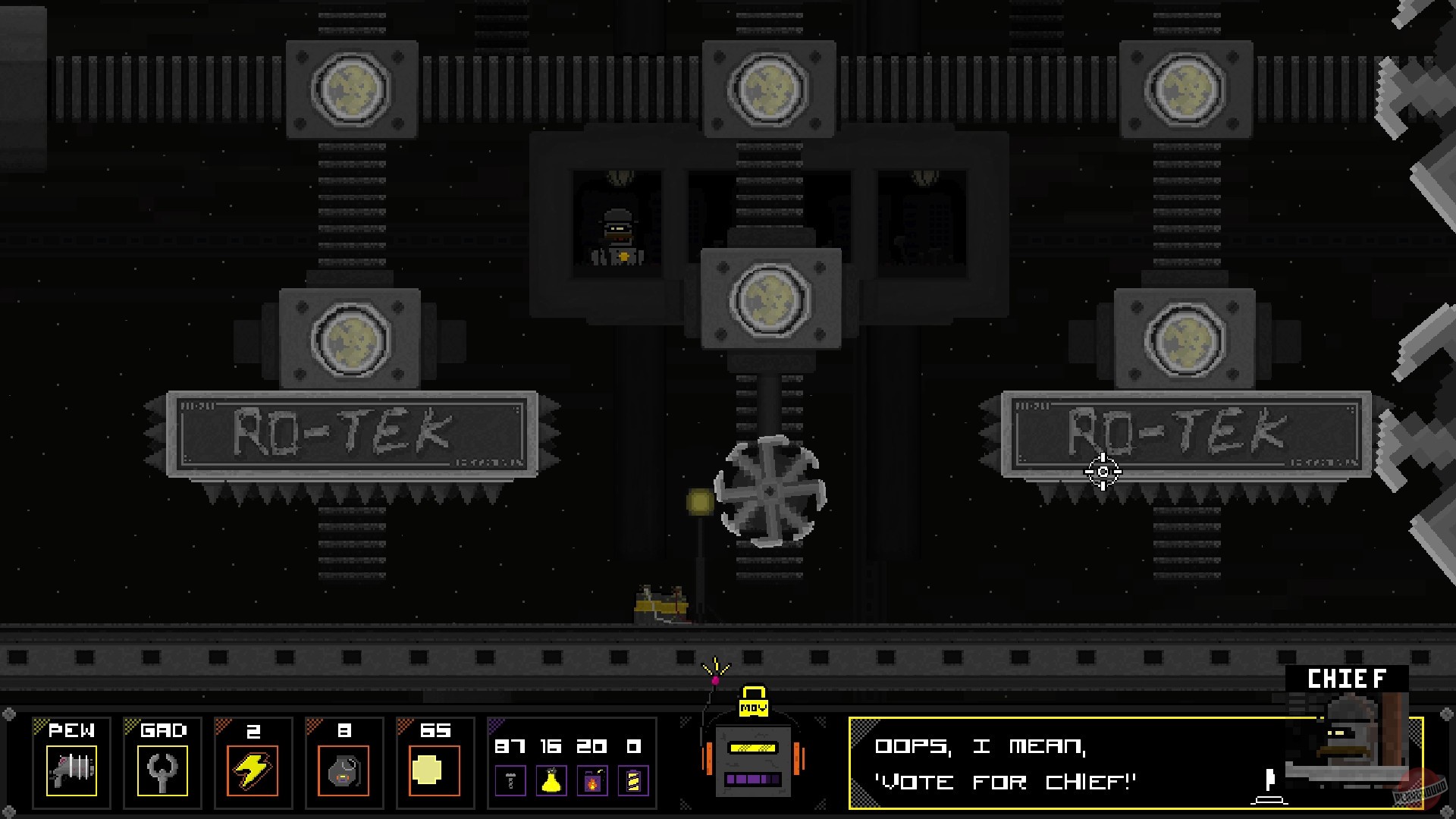
Task: Select the CHIEF nameplate tab
Action: pyautogui.click(x=1346, y=679)
